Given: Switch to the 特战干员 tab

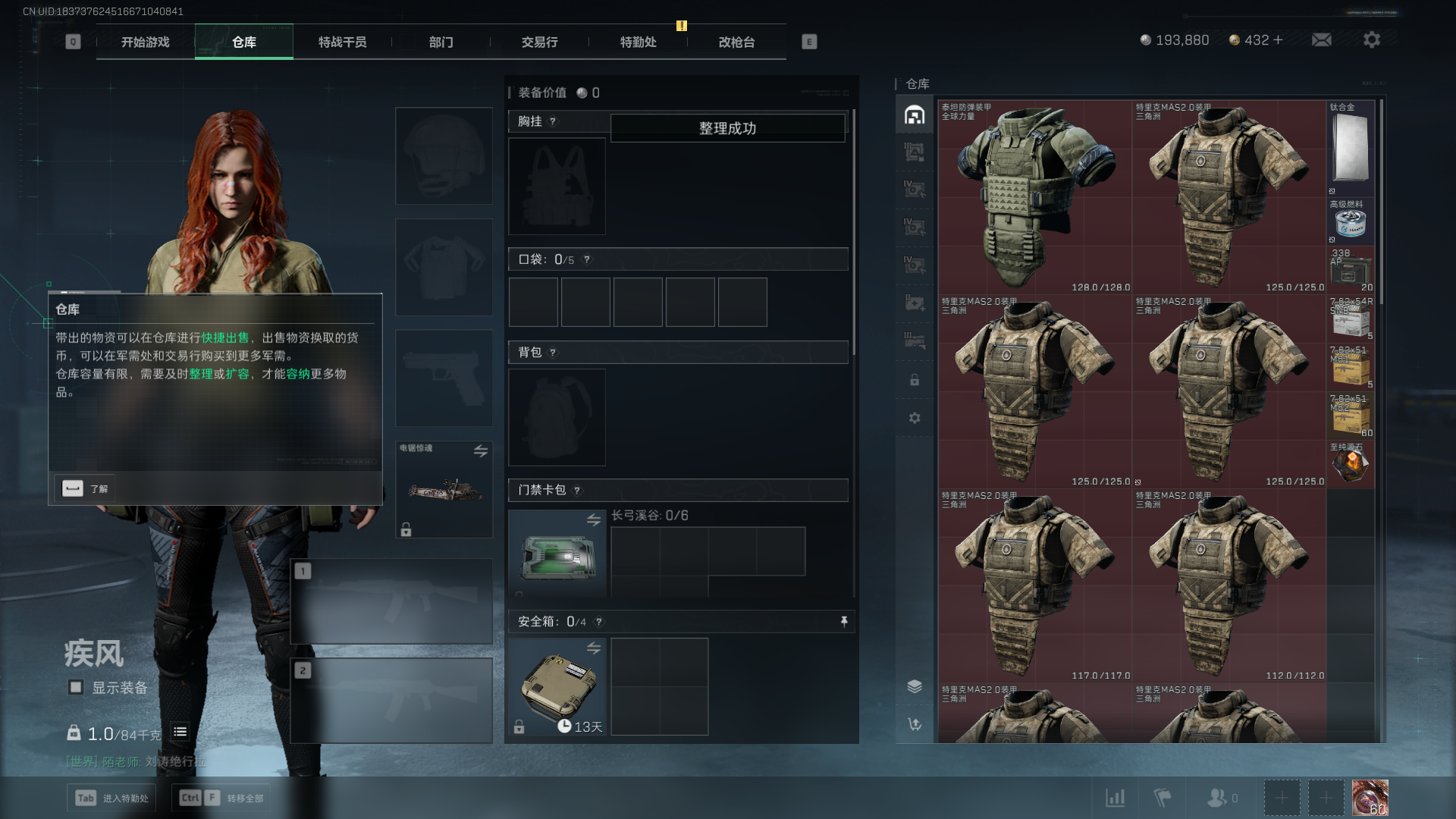Looking at the screenshot, I should (x=342, y=42).
